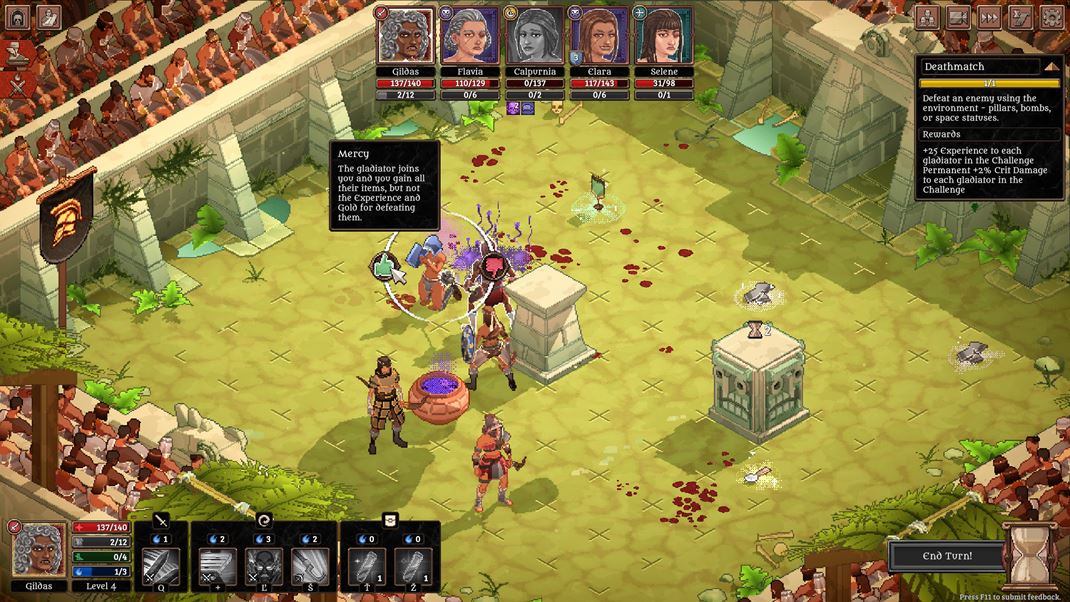Choose the red execute option on the gladiator
This screenshot has width=1070, height=602.
tap(493, 265)
